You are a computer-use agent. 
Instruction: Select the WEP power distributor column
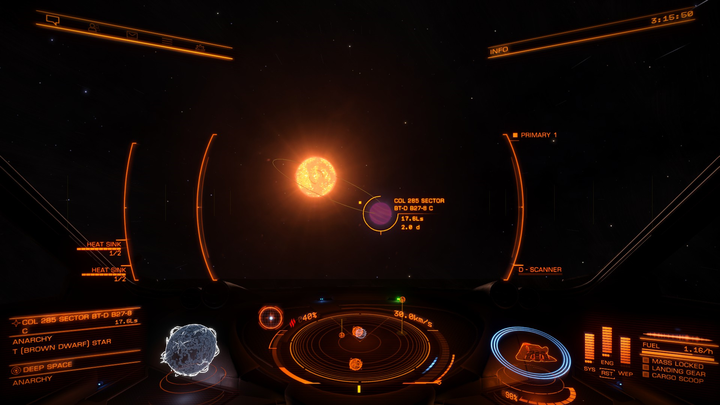[x=625, y=350]
